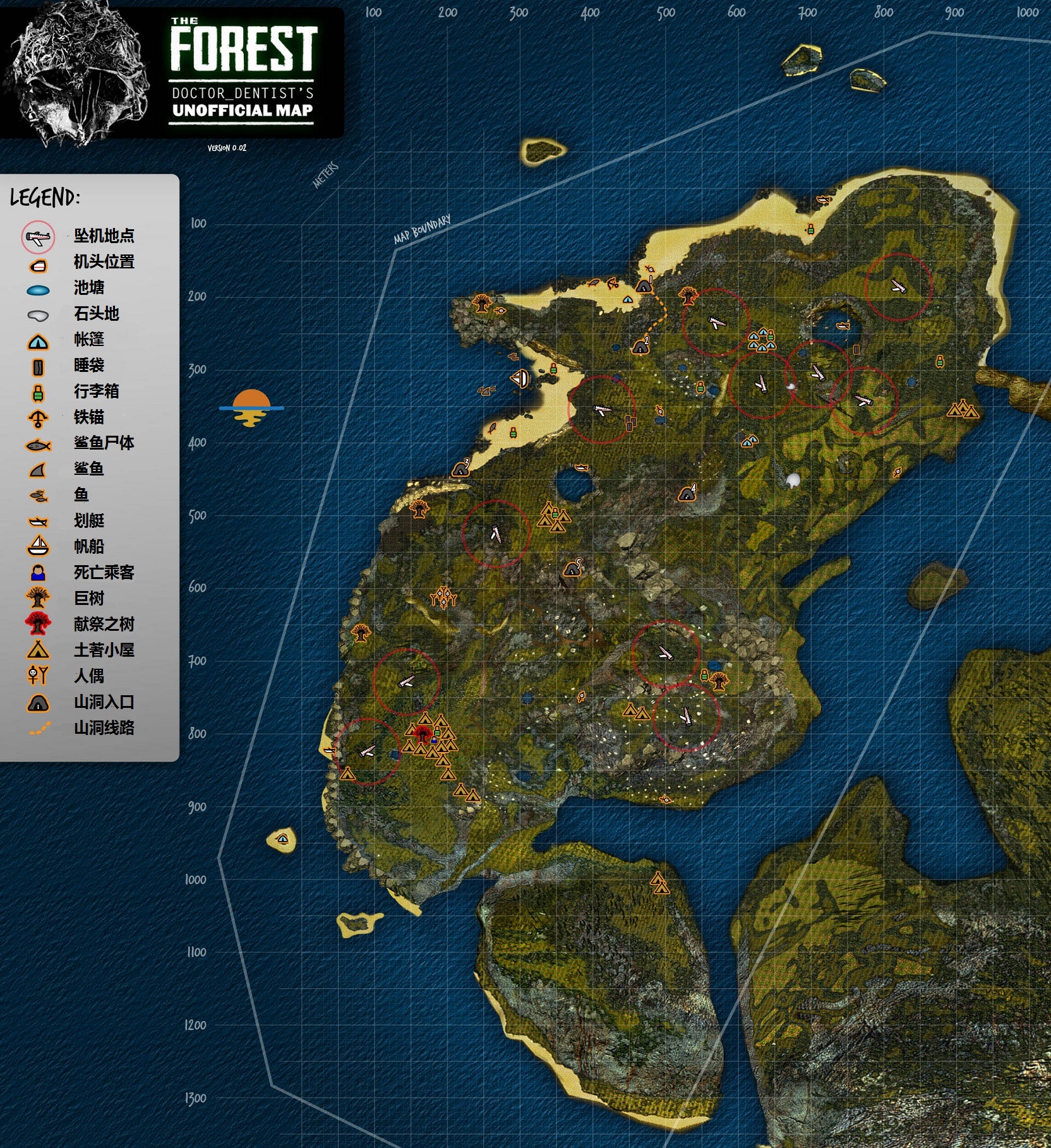Image resolution: width=1051 pixels, height=1148 pixels.
Task: Click the 机头位置 legend entry
Action: coord(104,262)
